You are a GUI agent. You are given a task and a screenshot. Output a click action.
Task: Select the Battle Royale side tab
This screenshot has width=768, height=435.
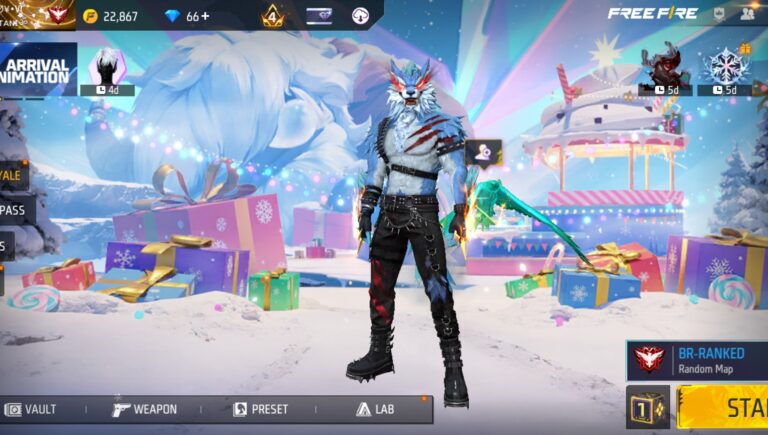tap(13, 174)
